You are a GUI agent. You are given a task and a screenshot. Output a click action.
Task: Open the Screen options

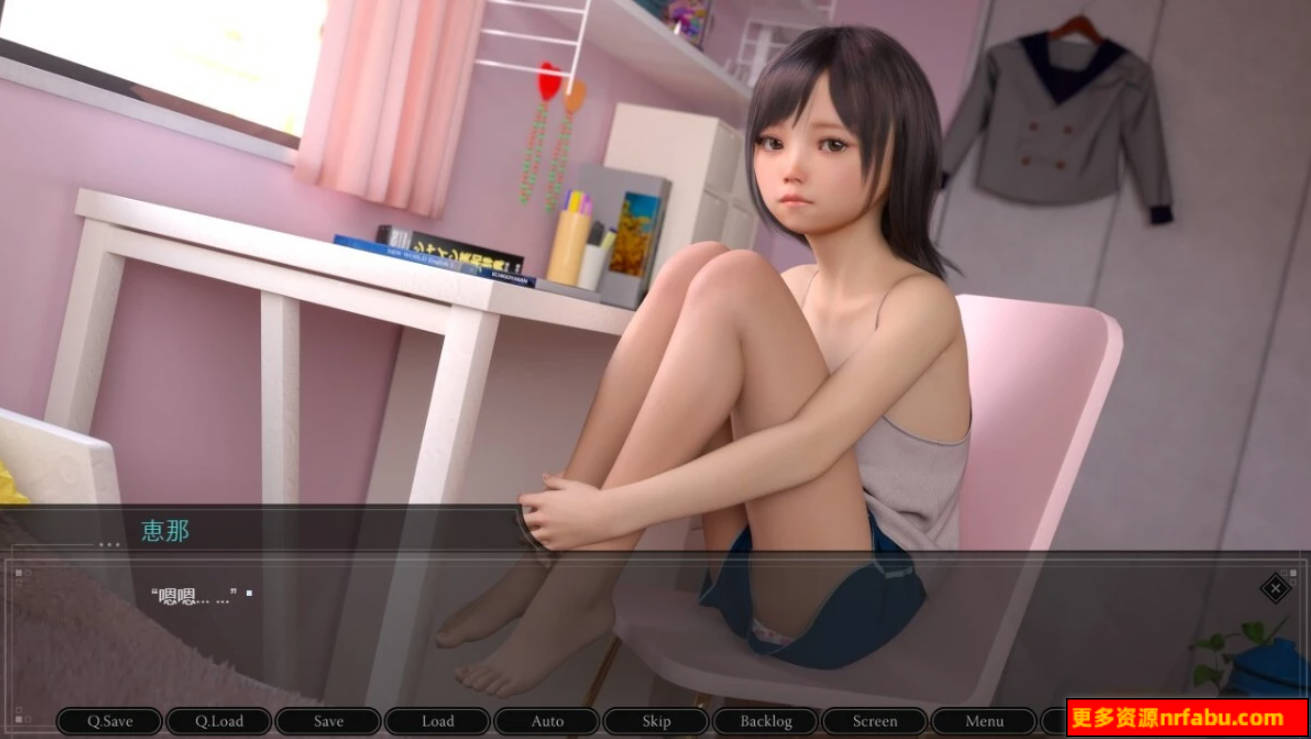pos(874,721)
